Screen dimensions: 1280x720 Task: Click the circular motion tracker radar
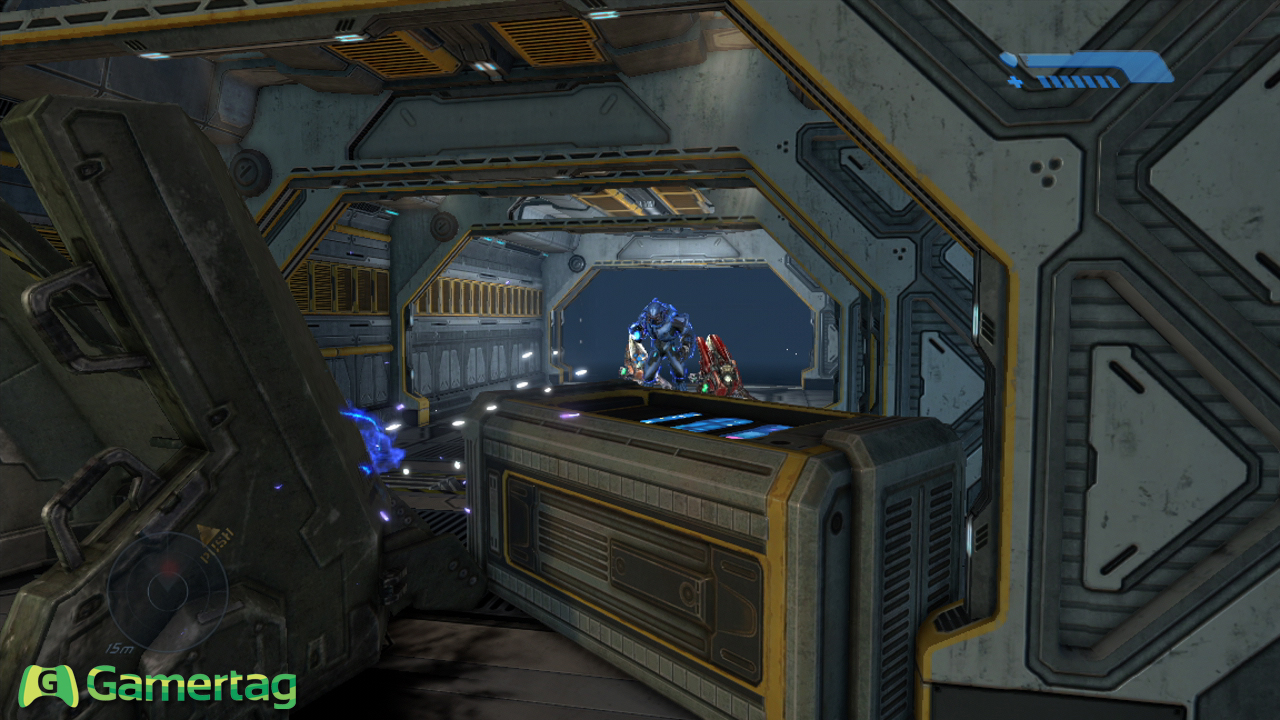pyautogui.click(x=167, y=590)
